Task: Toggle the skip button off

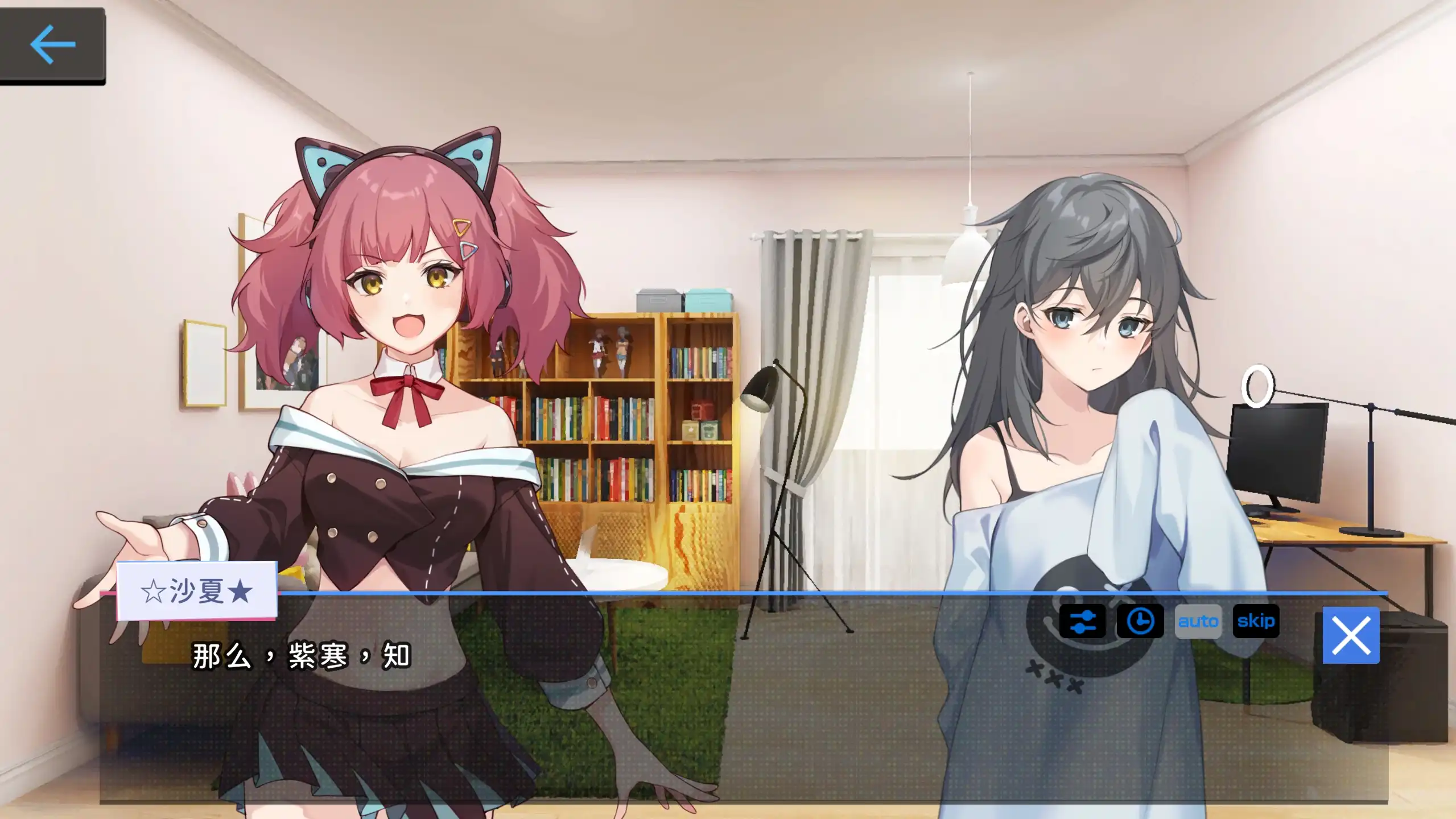Action: (1255, 622)
